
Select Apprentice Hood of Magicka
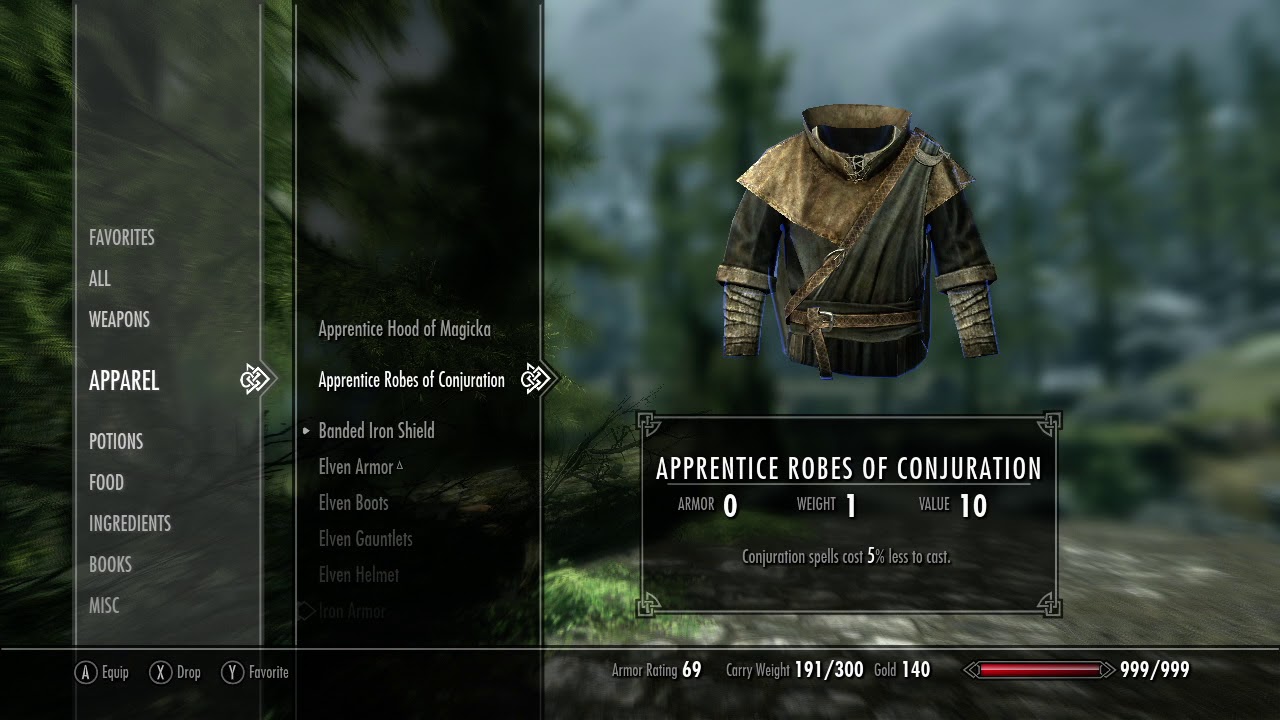tap(404, 329)
